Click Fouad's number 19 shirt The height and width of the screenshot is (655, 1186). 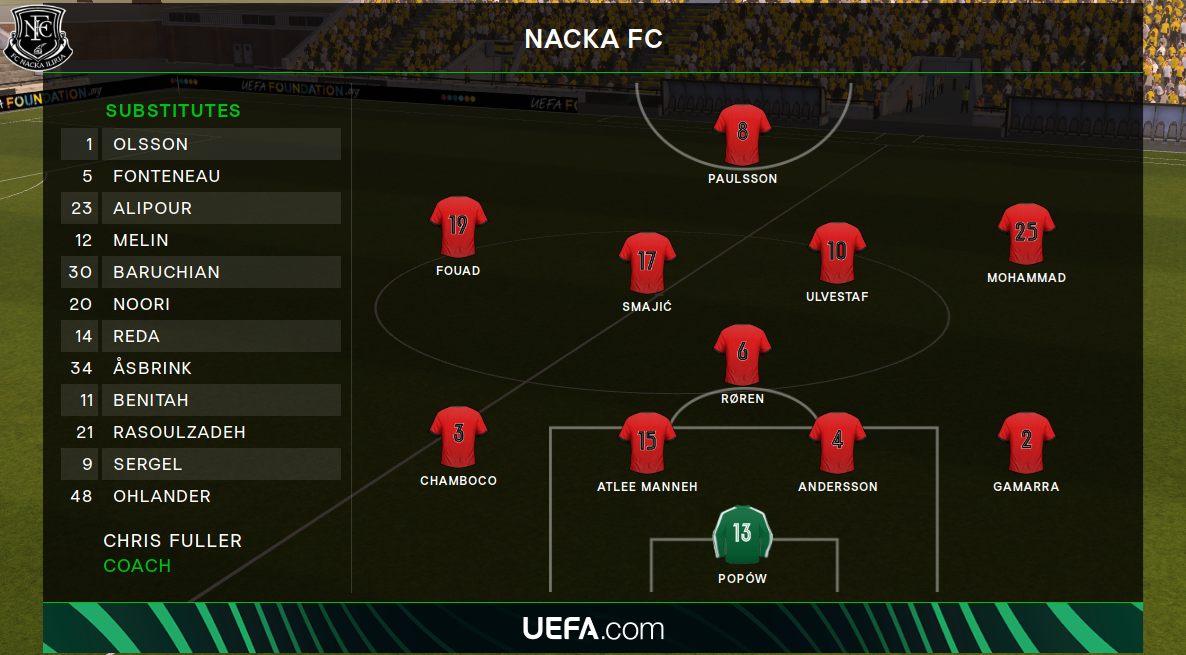pyautogui.click(x=458, y=227)
